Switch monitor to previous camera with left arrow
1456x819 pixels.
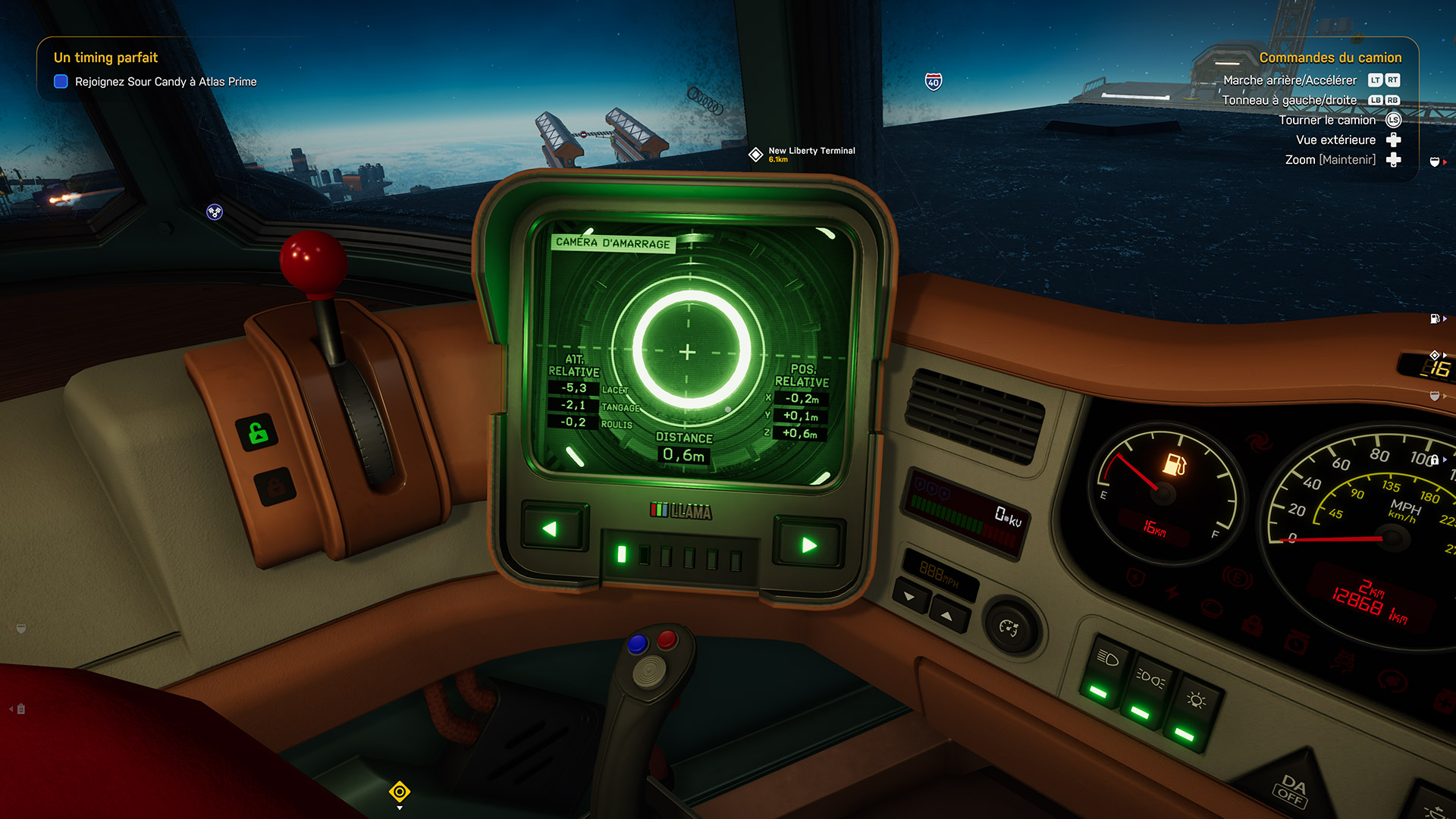[x=551, y=529]
